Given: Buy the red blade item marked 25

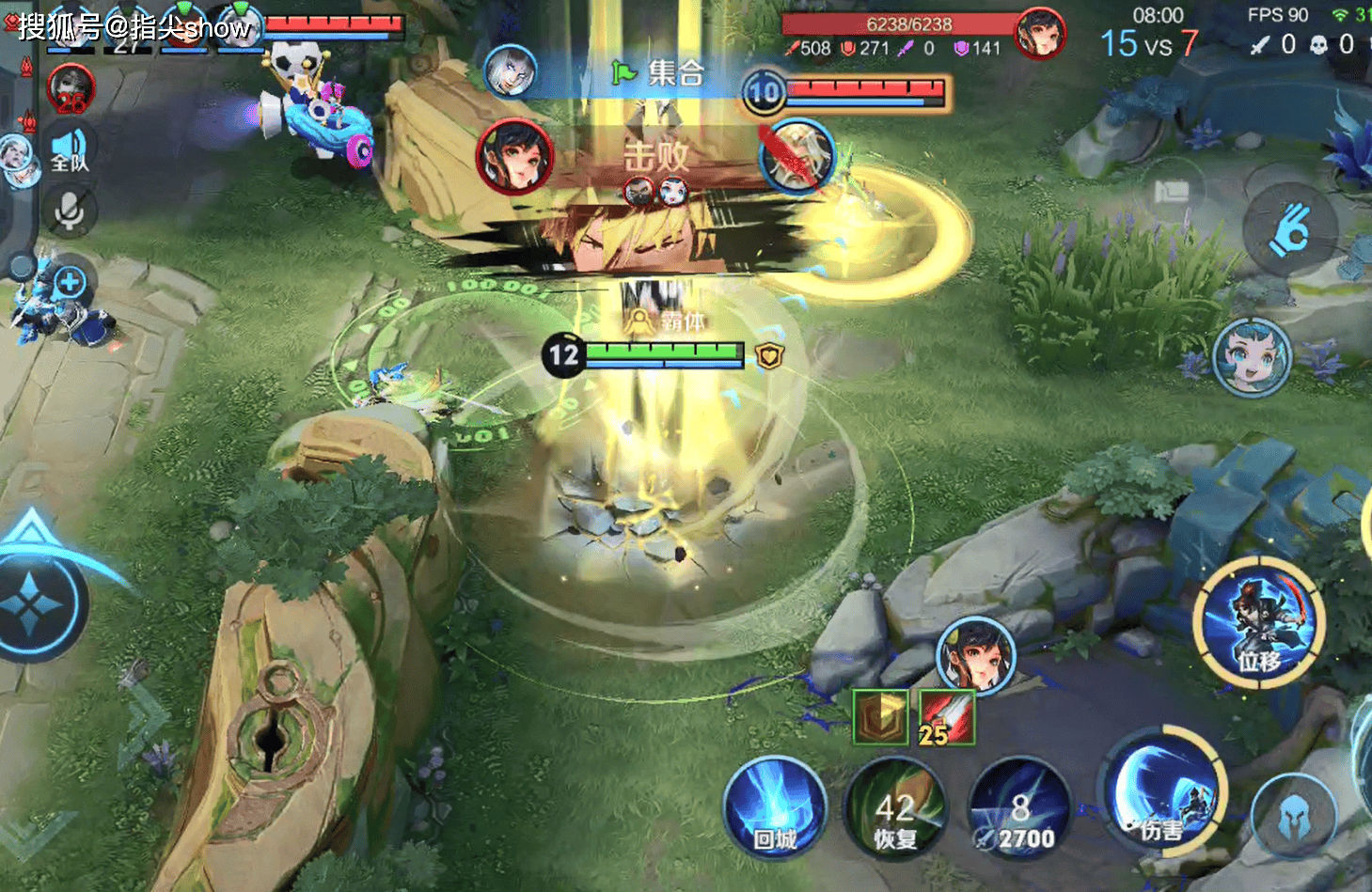Looking at the screenshot, I should click(x=946, y=718).
